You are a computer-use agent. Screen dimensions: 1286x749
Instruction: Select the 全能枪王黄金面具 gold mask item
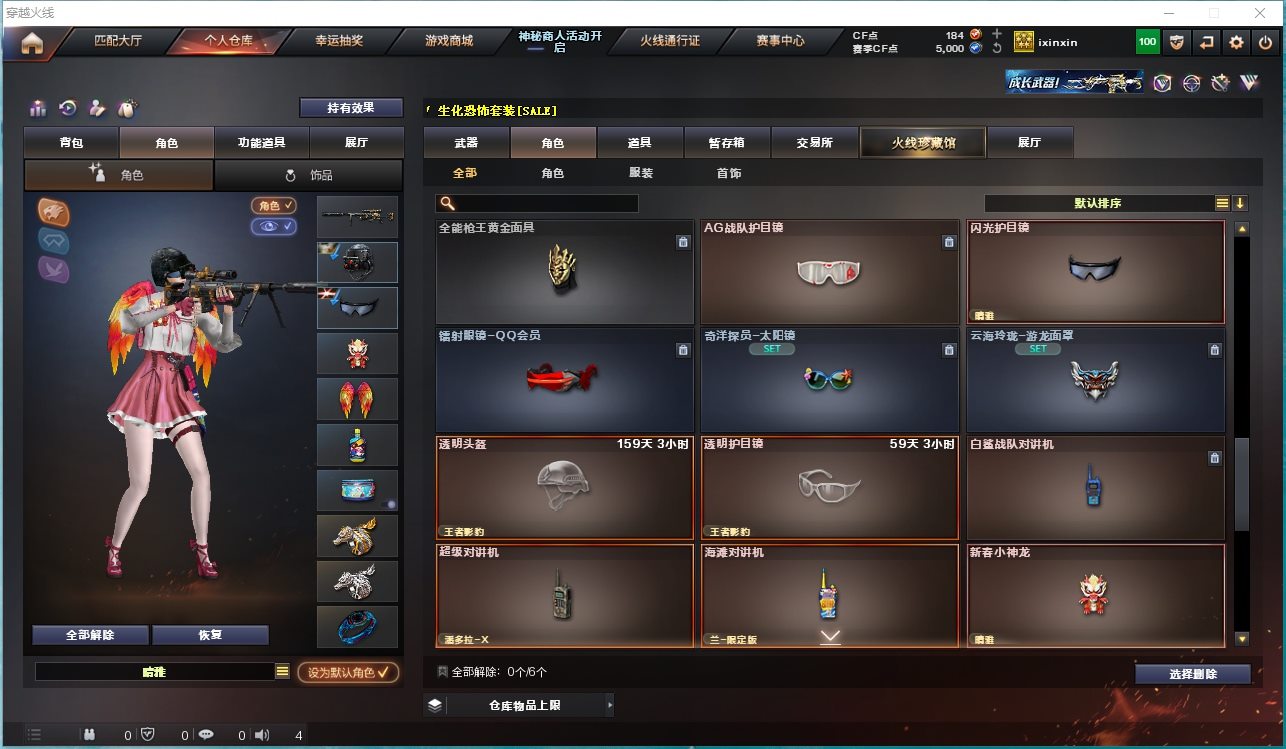tap(564, 271)
